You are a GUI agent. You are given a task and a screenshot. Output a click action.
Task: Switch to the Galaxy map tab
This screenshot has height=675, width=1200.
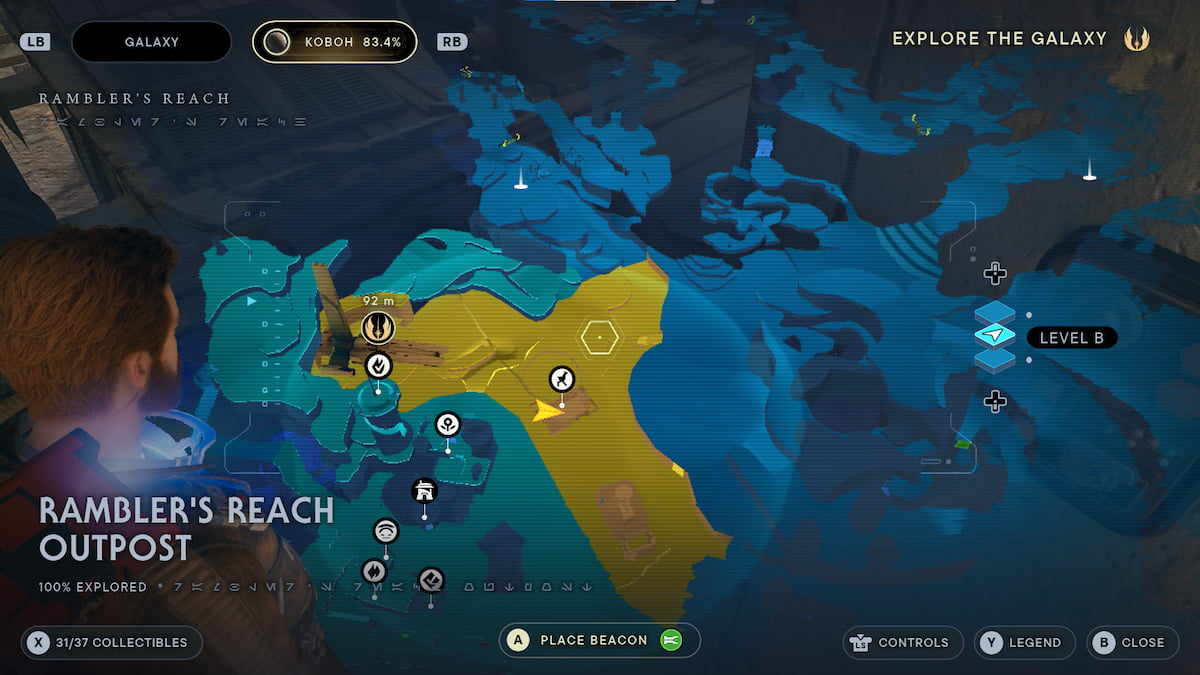point(151,42)
